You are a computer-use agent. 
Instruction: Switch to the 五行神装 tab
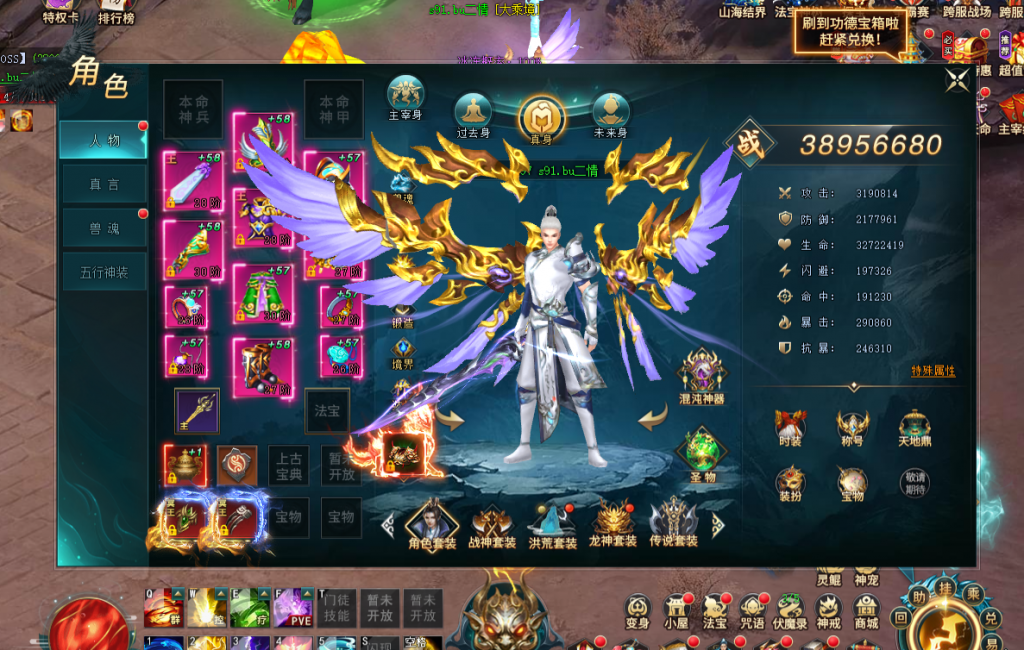103,272
